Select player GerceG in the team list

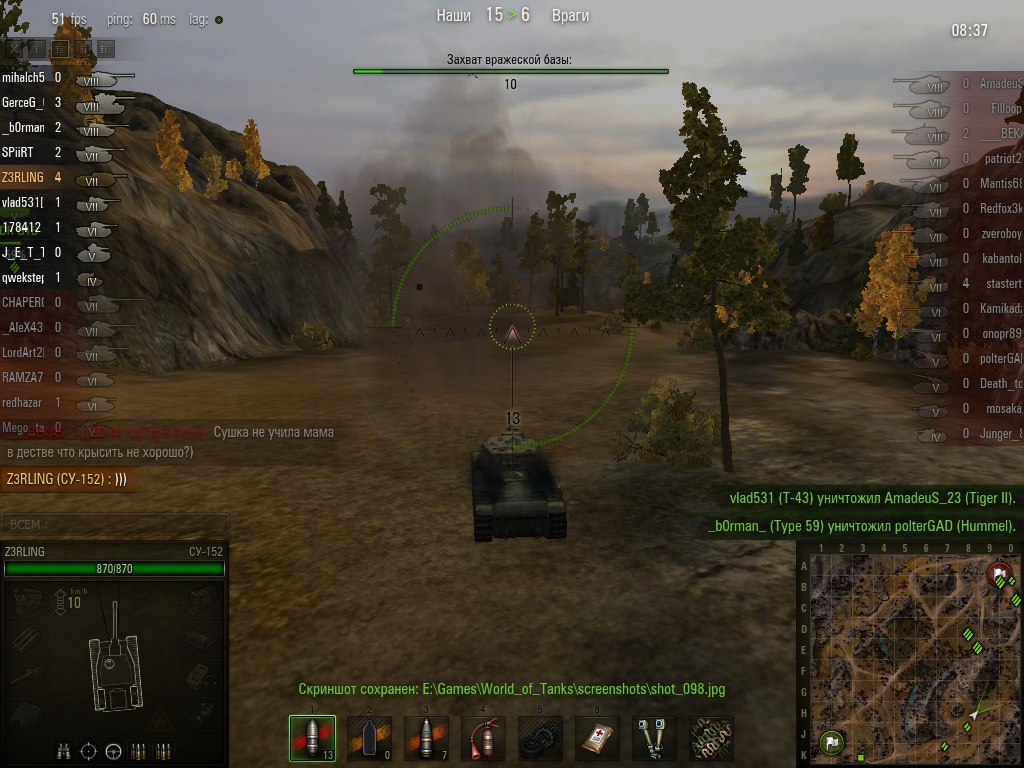pos(23,102)
